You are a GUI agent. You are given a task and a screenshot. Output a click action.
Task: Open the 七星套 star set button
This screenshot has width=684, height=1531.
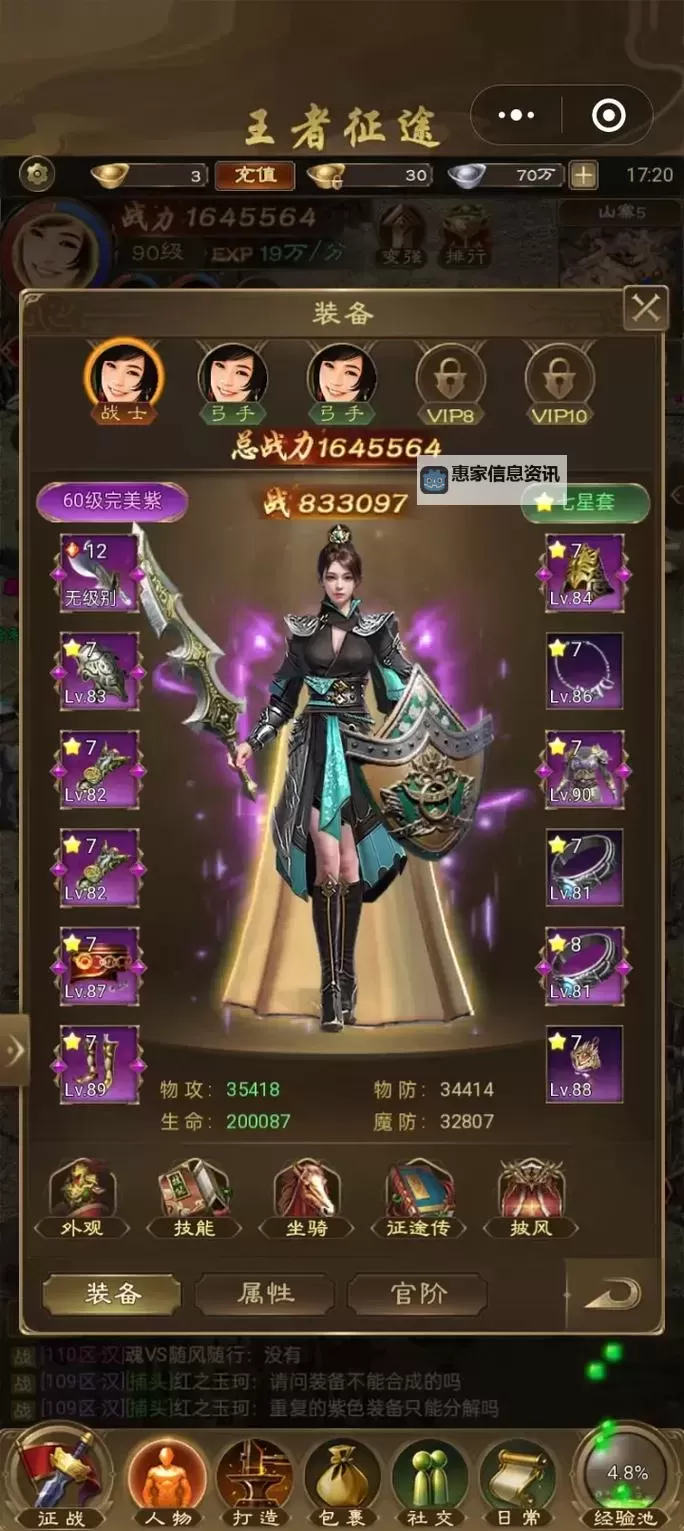[585, 502]
